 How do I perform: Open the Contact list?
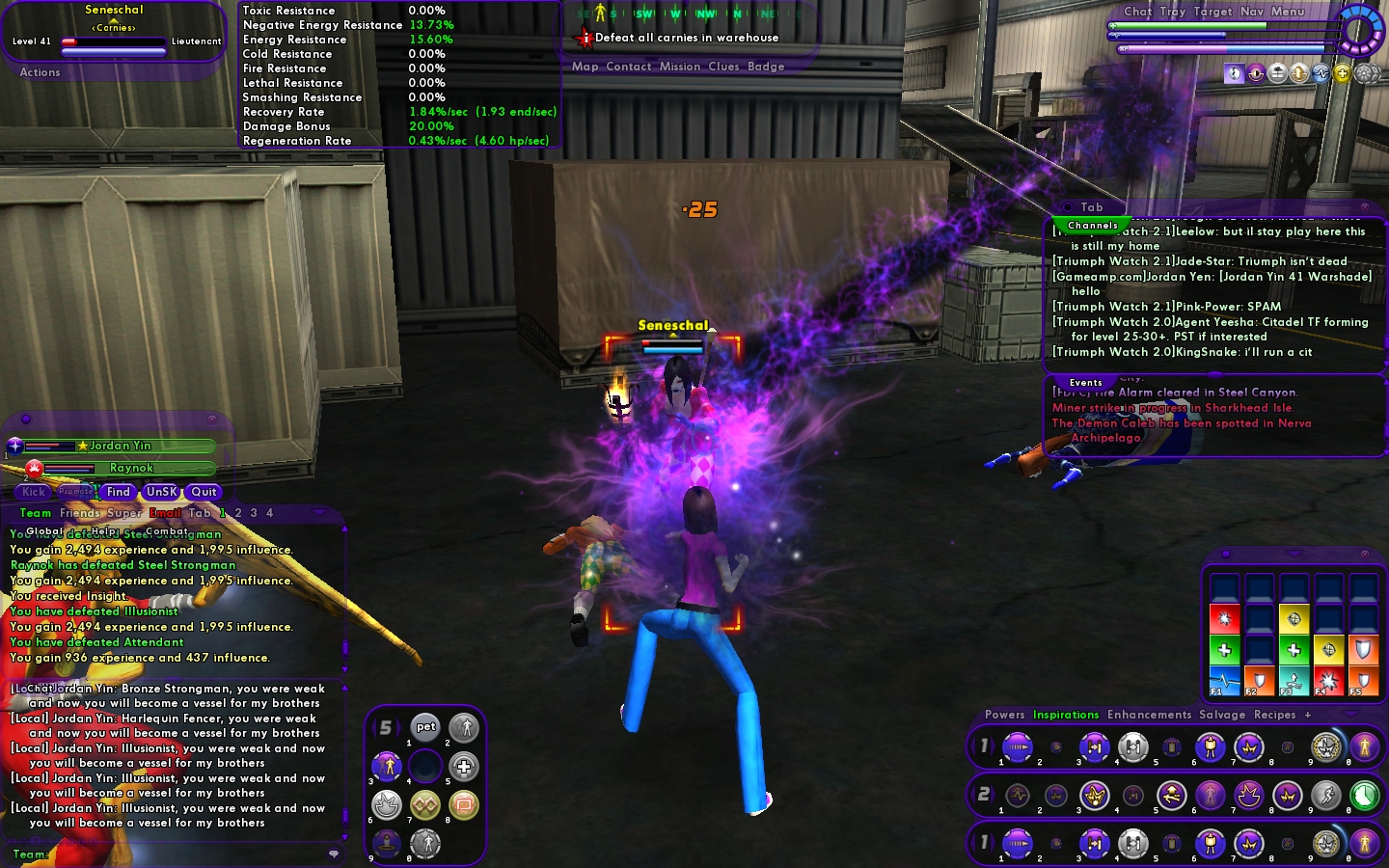pyautogui.click(x=629, y=67)
